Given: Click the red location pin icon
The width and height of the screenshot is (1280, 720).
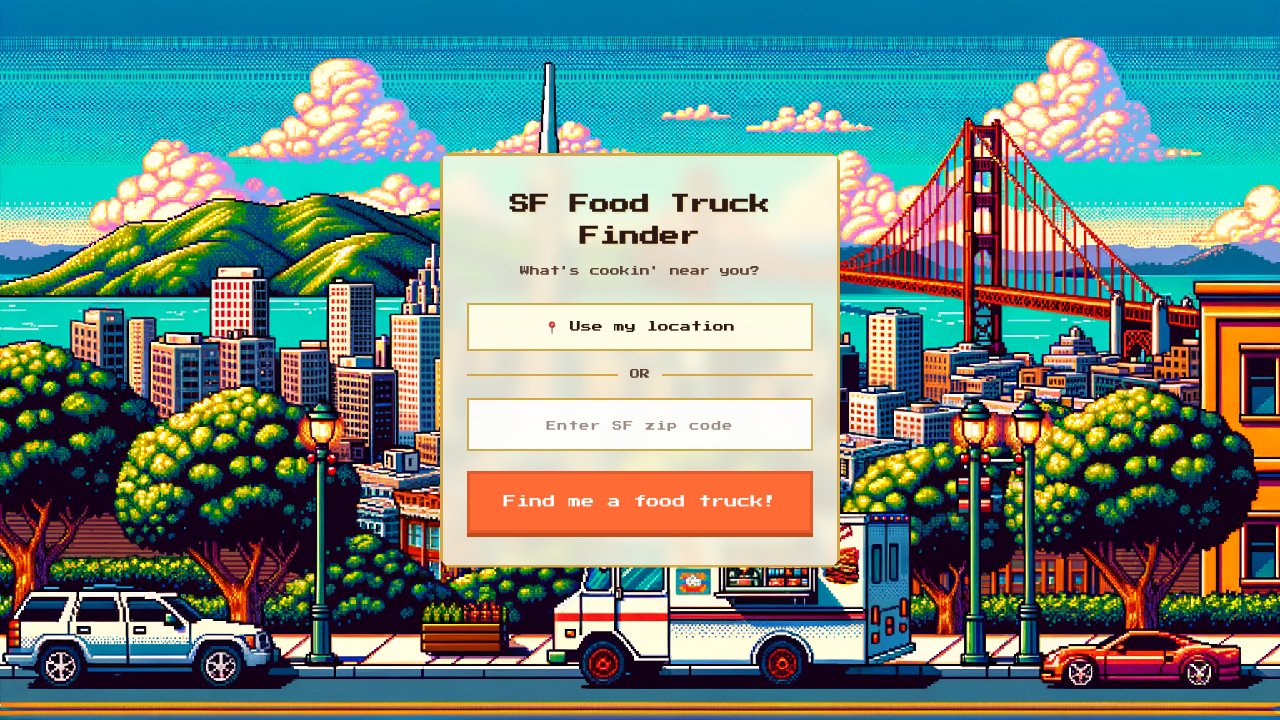Looking at the screenshot, I should coord(551,326).
